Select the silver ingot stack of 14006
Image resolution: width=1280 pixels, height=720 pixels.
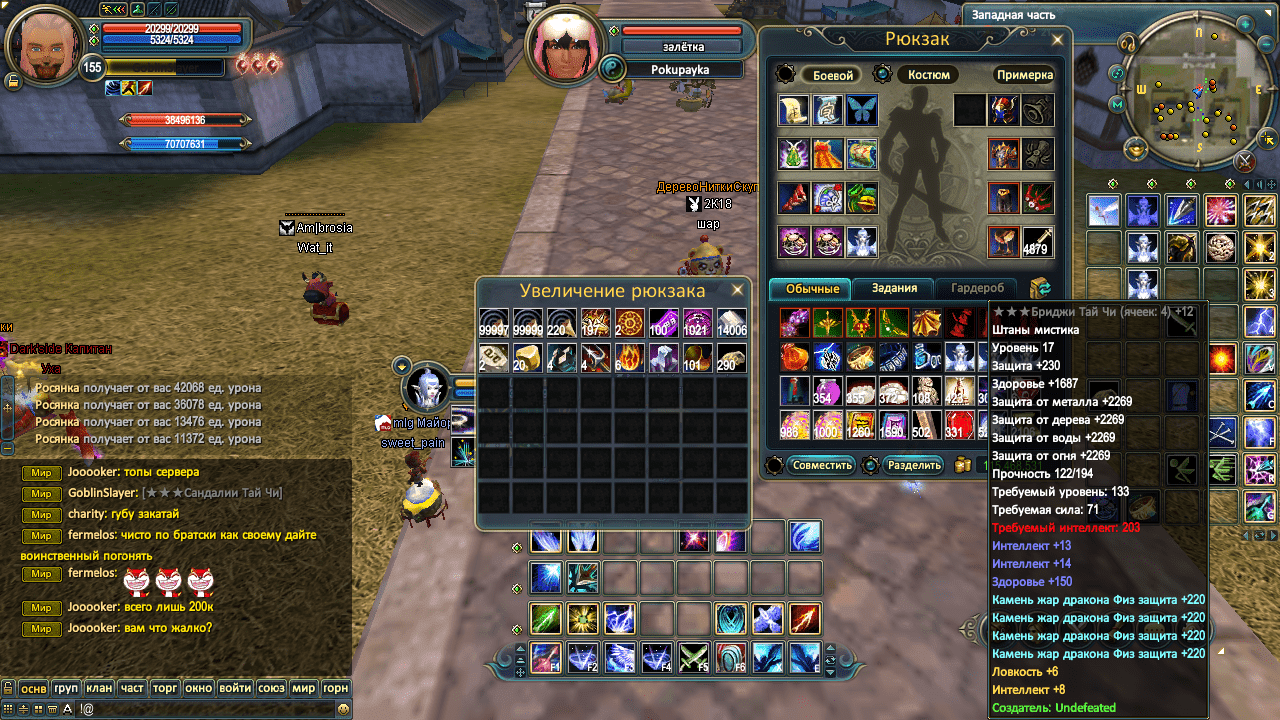coord(731,324)
